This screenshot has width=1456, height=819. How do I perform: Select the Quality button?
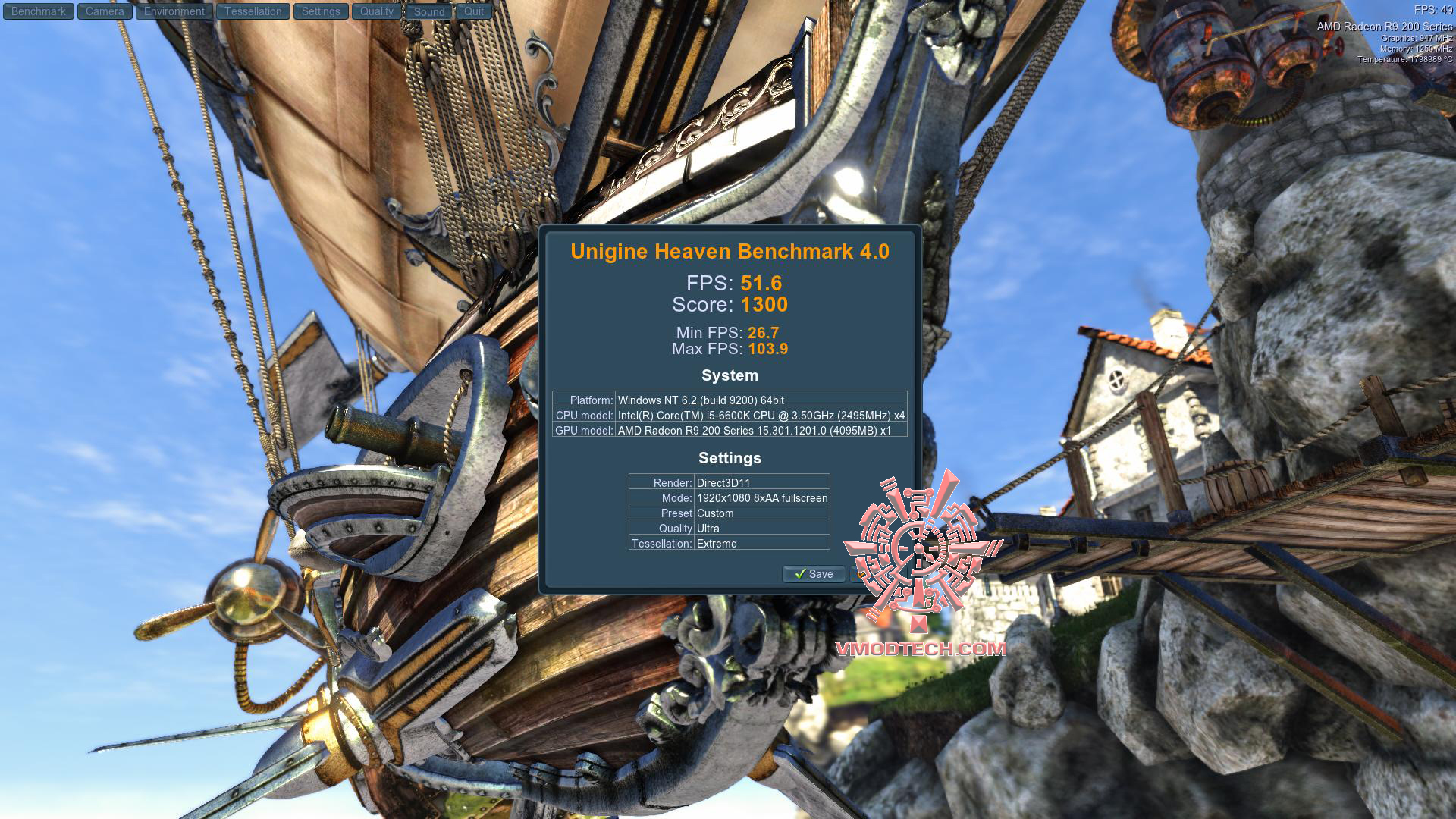click(x=377, y=11)
